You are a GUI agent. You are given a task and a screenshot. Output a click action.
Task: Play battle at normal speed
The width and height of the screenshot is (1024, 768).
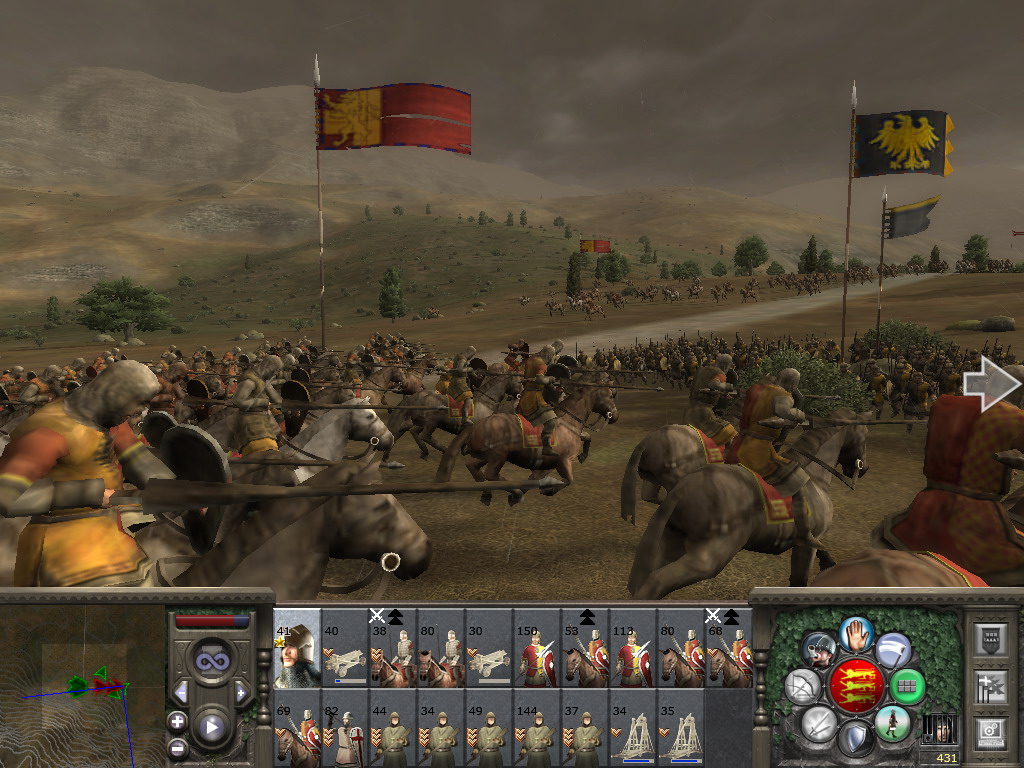point(211,727)
